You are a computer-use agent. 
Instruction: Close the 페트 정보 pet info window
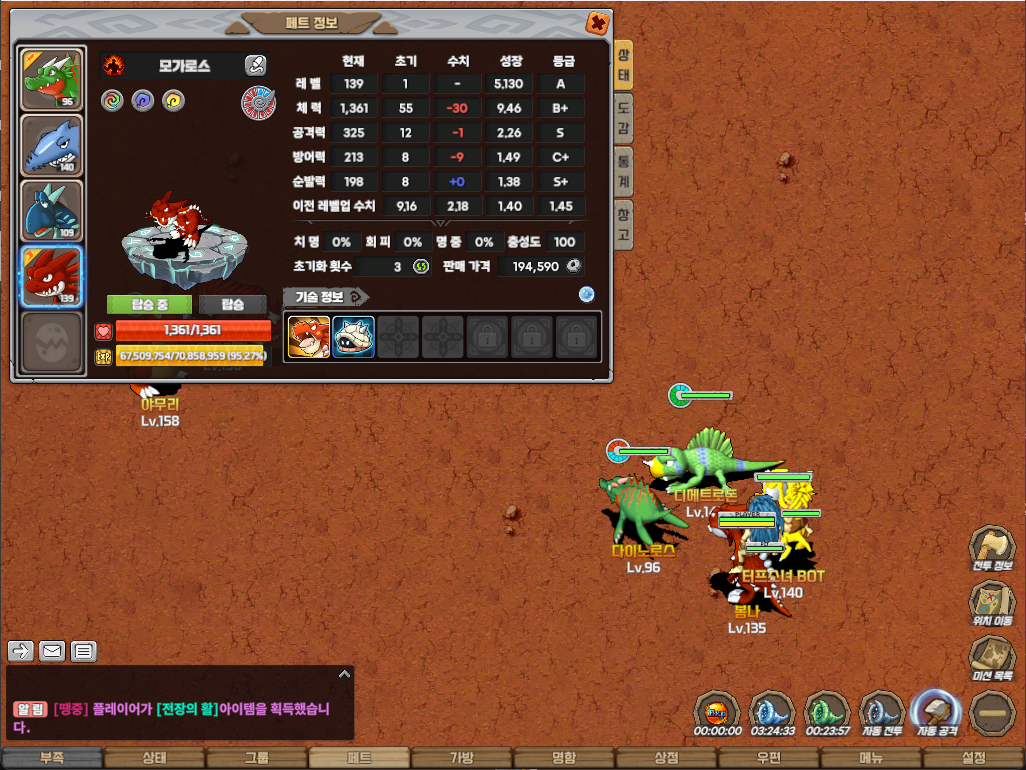point(597,22)
